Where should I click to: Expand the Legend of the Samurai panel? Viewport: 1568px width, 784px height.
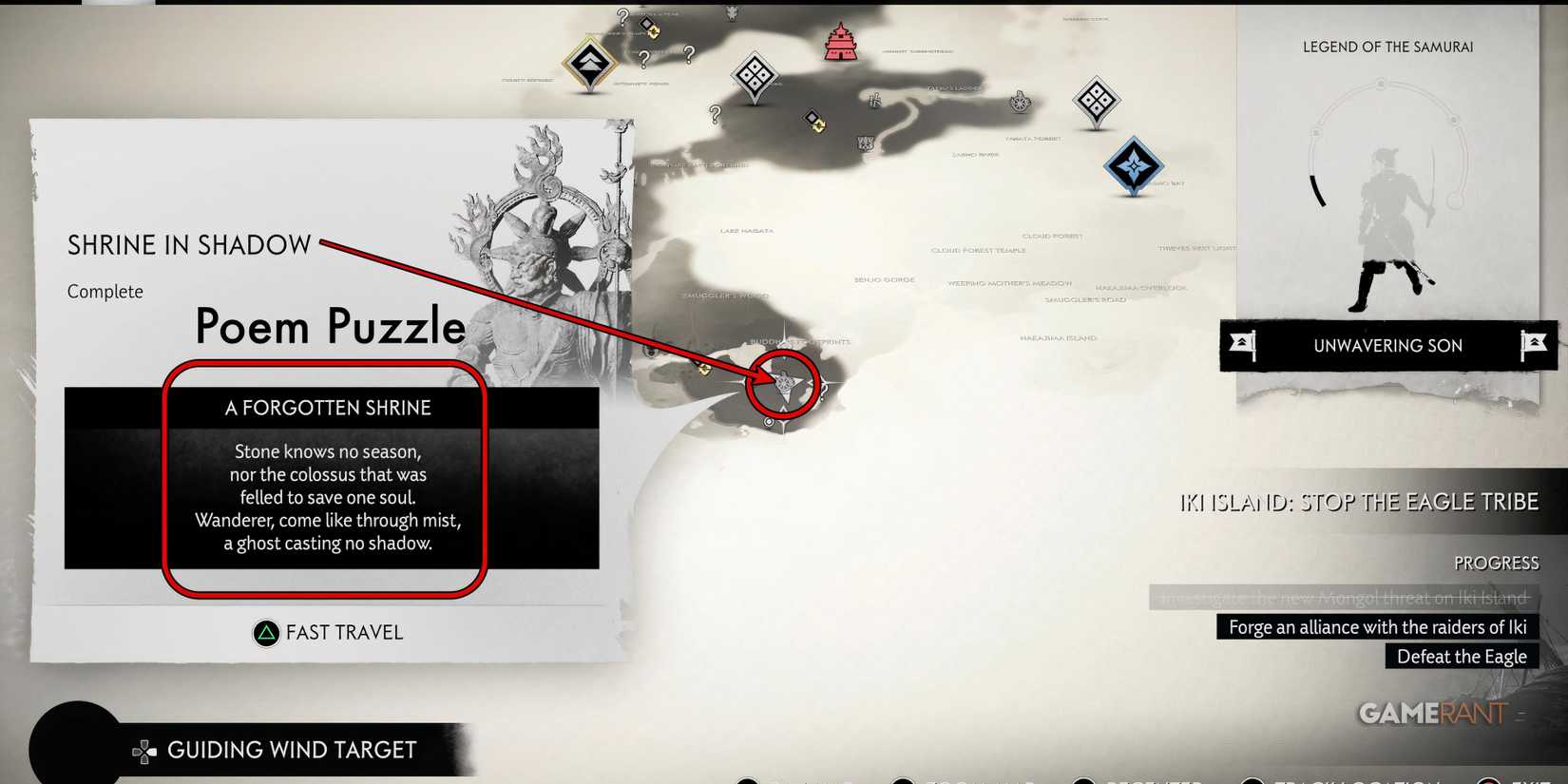click(x=1388, y=46)
